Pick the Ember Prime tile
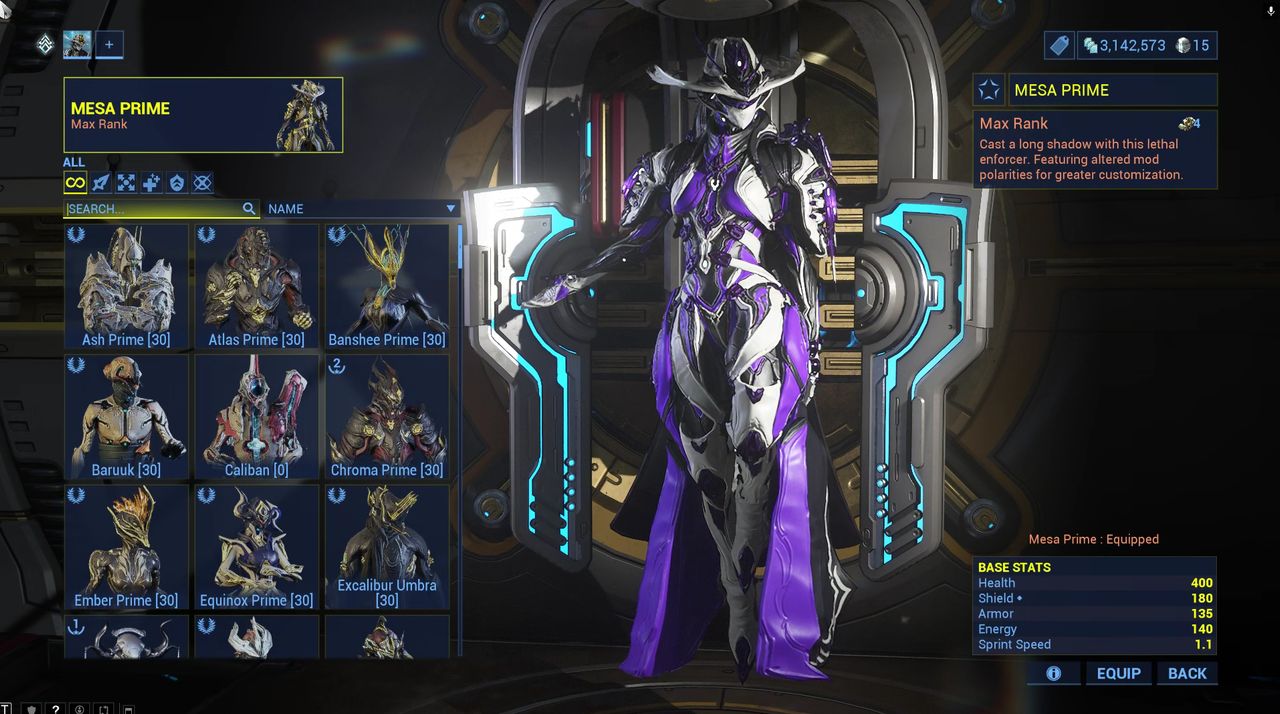 [126, 547]
